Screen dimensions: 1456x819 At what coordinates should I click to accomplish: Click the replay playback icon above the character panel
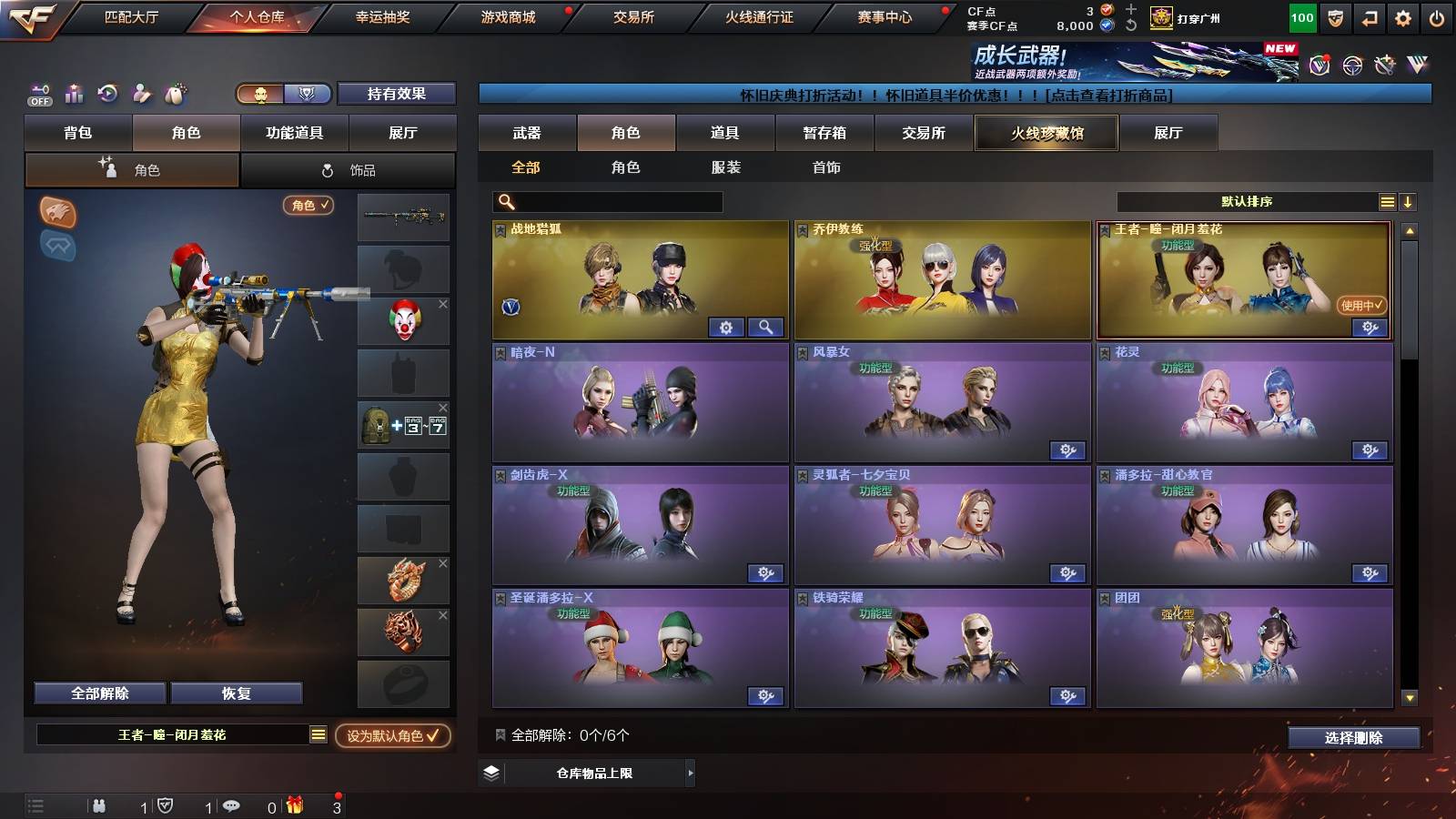[x=106, y=94]
